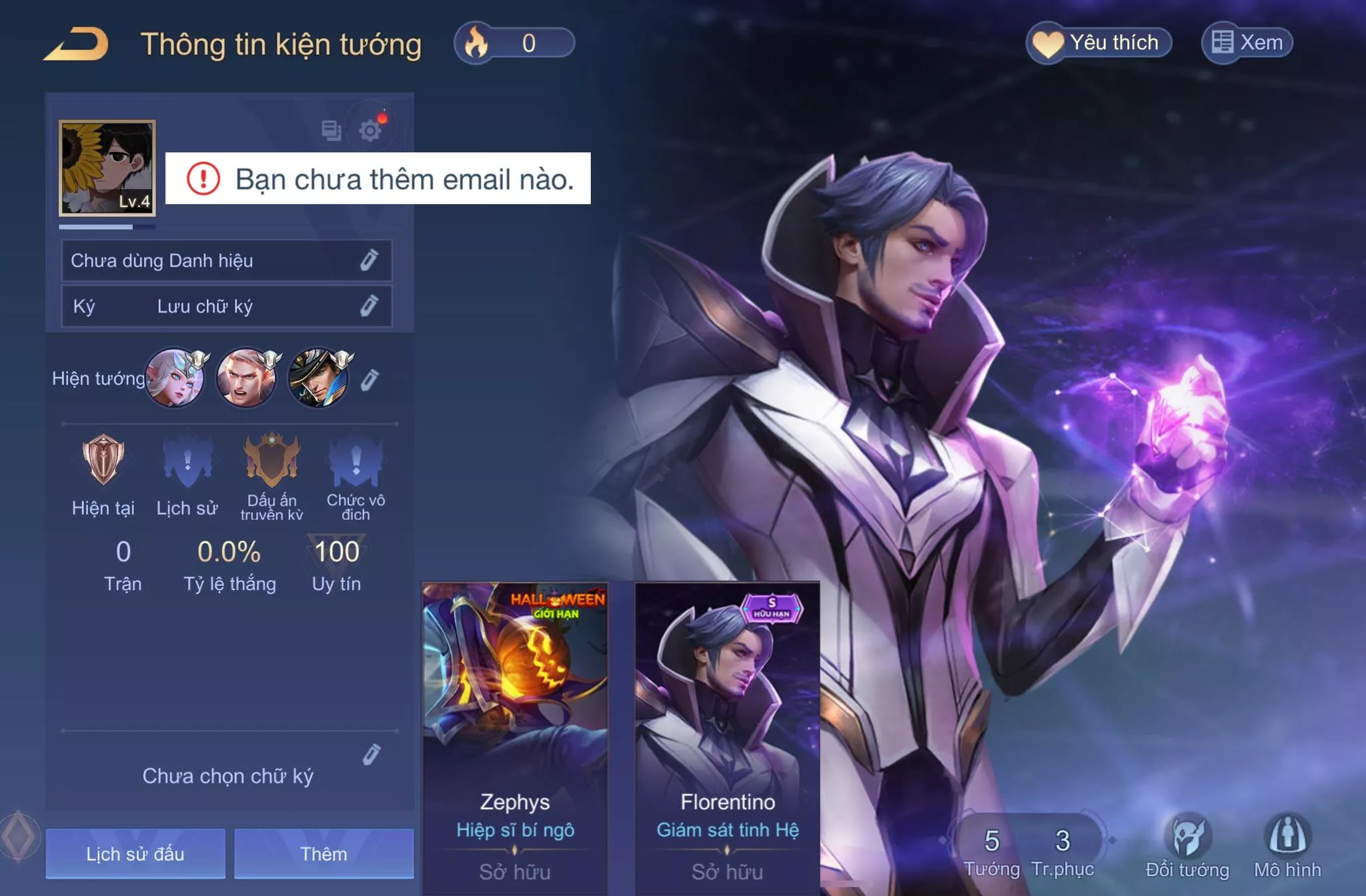Open the Đổi tướng hero swap
The image size is (1366, 896).
[x=1187, y=847]
